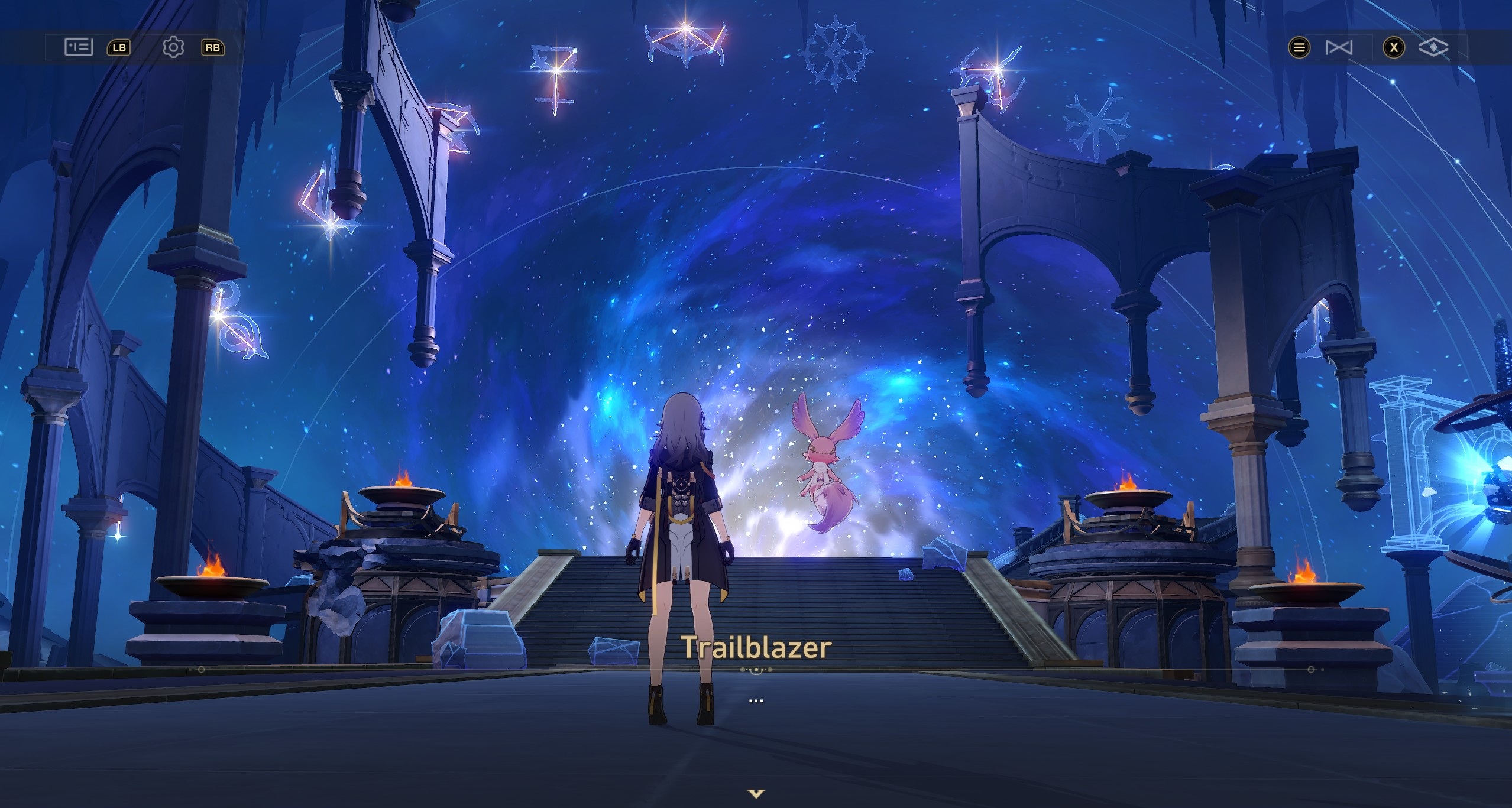Hide the interface with the layered diamond icon
The height and width of the screenshot is (808, 1512).
[1433, 47]
